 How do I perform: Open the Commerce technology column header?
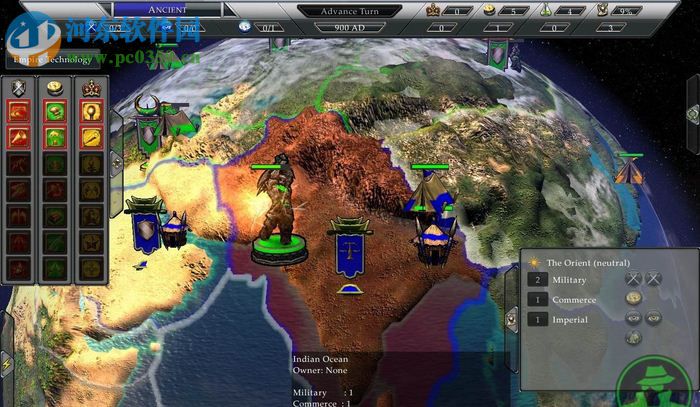pos(56,88)
